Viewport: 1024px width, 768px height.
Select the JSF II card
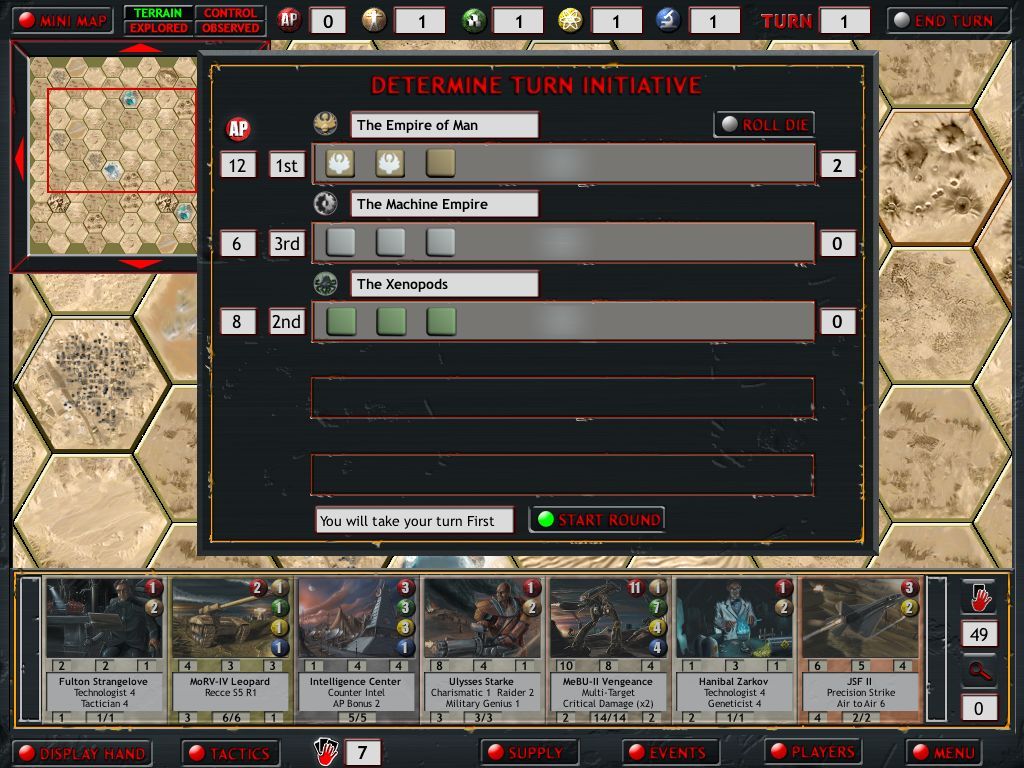point(860,649)
